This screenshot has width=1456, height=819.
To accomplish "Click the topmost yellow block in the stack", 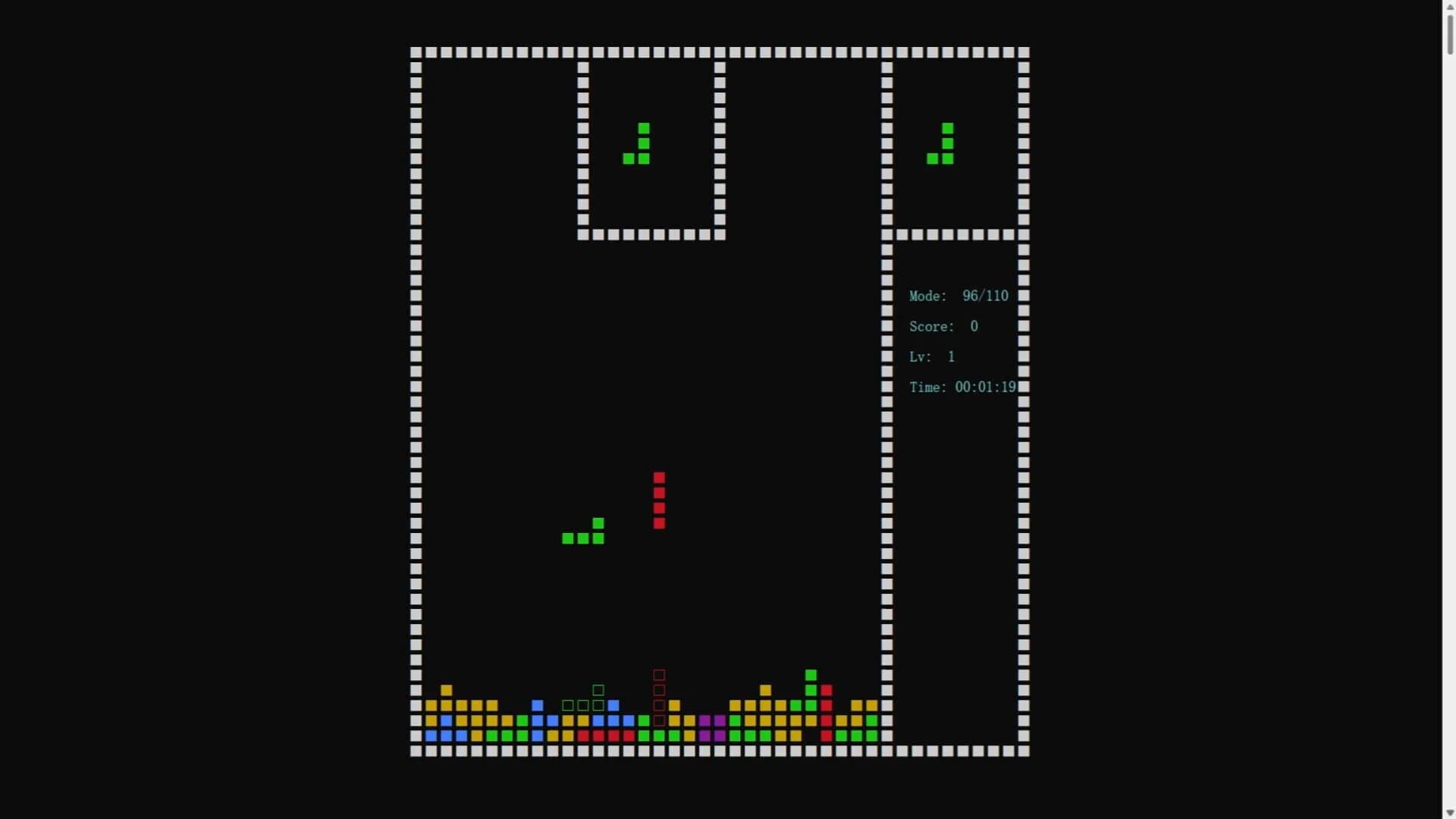I will coord(447,690).
